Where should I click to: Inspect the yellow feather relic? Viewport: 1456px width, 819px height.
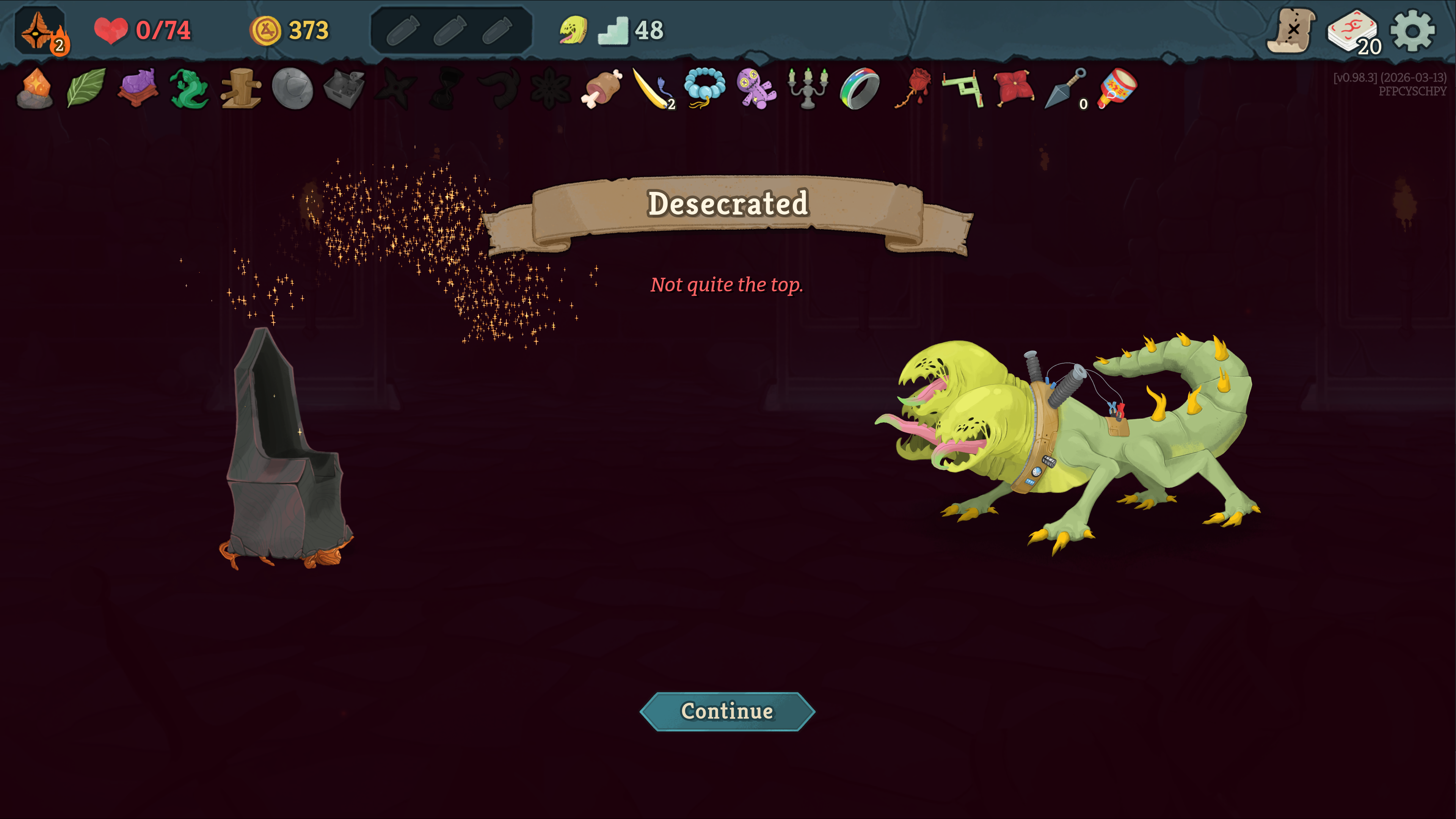click(653, 89)
